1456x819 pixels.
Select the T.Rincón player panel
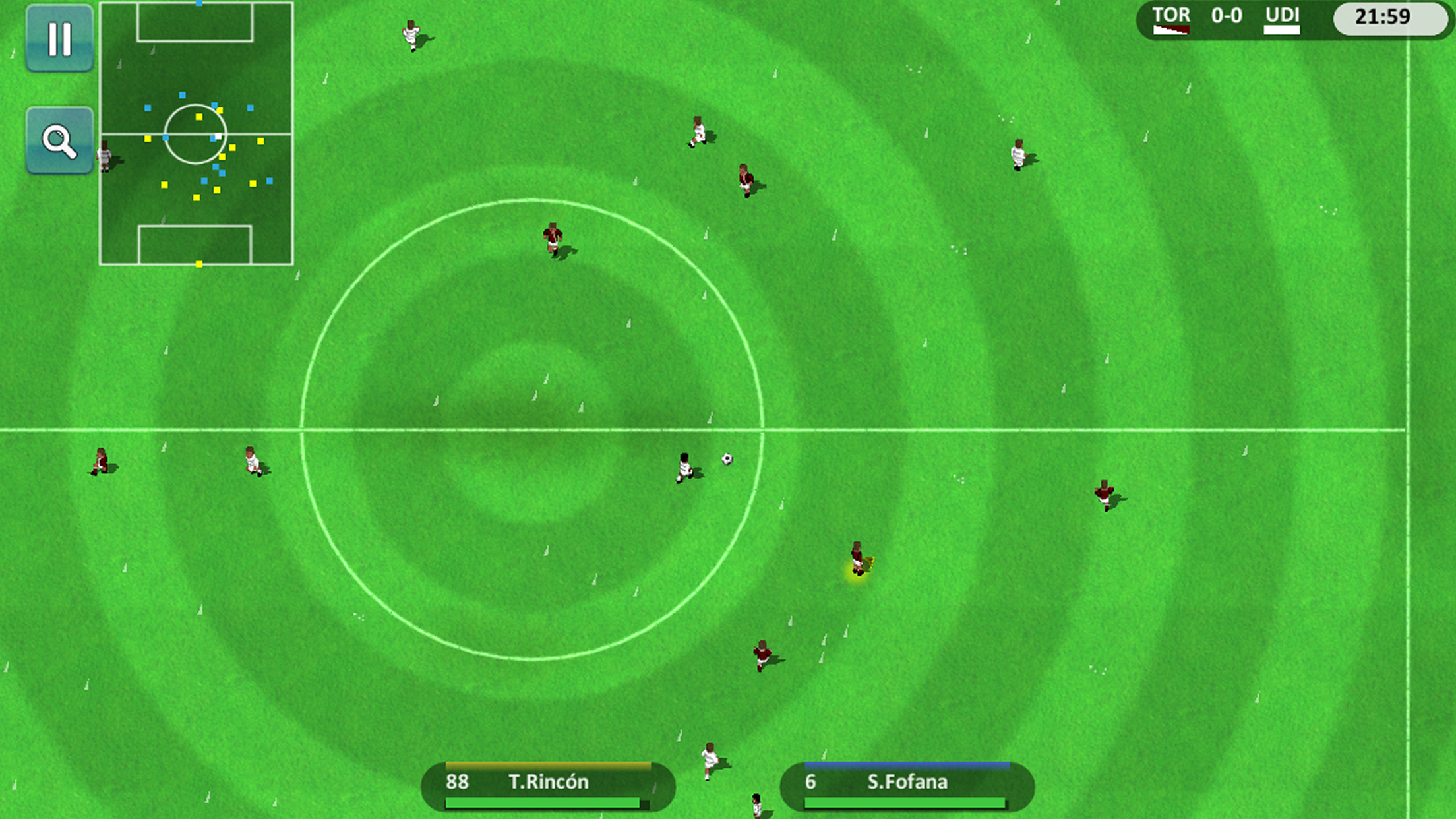coord(547,785)
